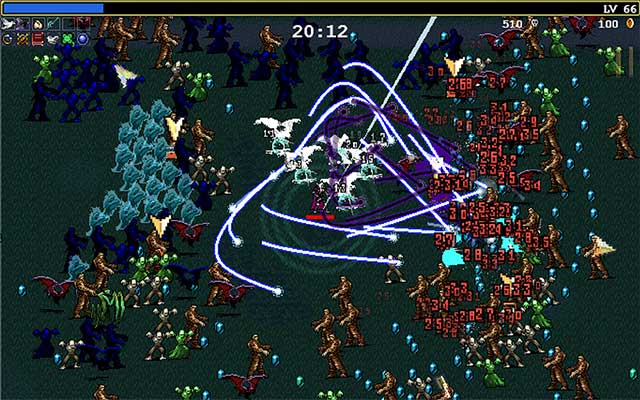Click the blue ring passive item icon

pyautogui.click(x=8, y=39)
